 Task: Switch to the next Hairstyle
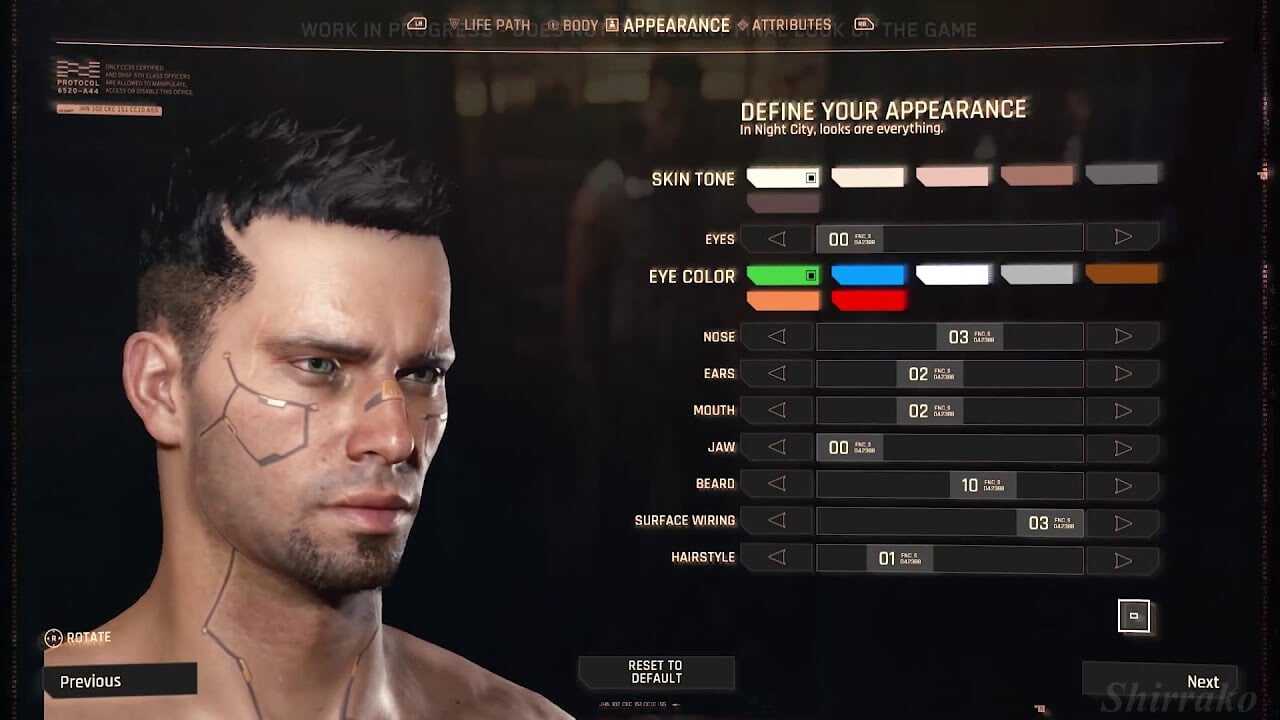click(x=1122, y=559)
